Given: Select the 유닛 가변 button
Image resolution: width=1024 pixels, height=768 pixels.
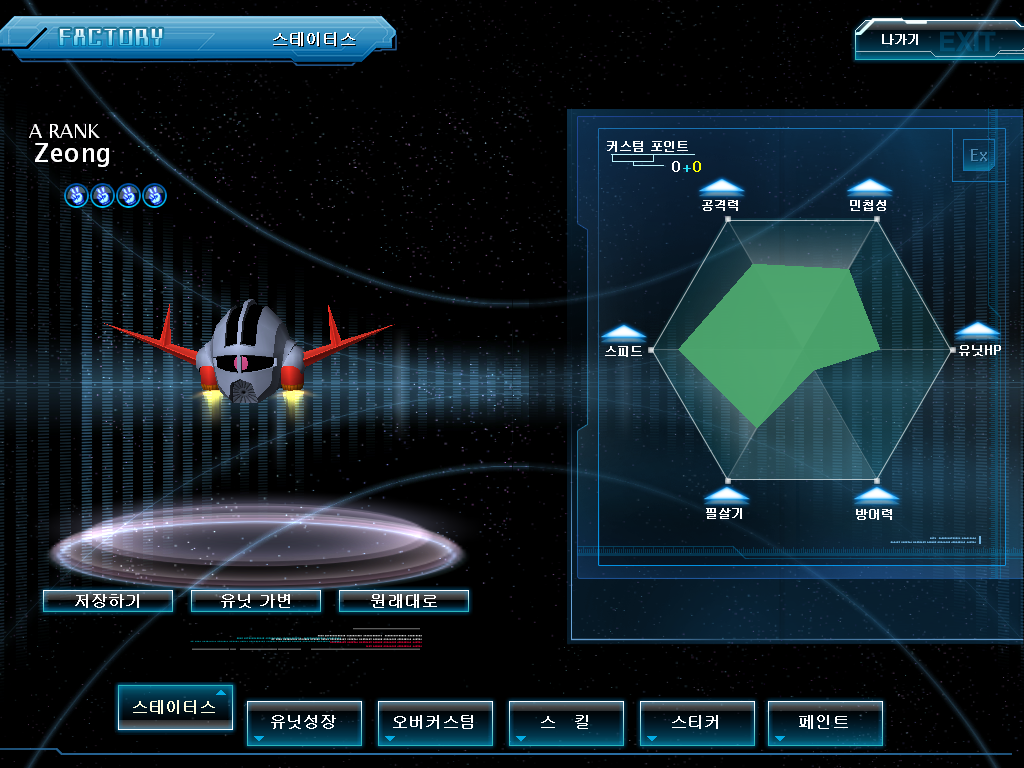Looking at the screenshot, I should (256, 601).
